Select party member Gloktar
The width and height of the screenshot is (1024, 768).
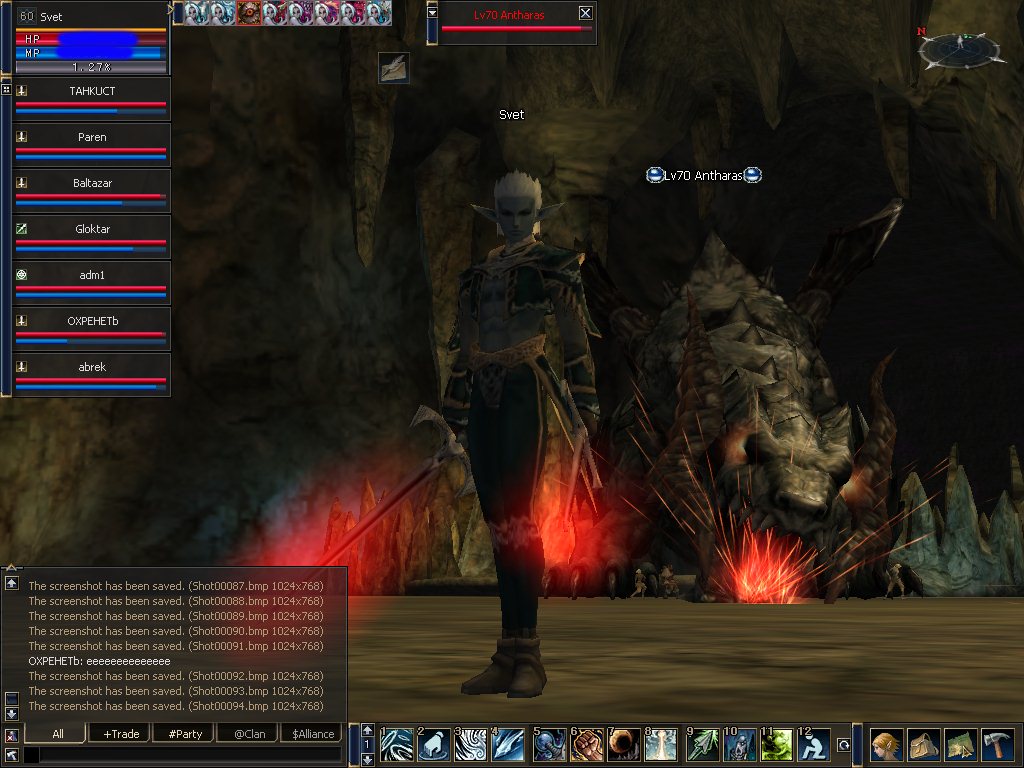tap(92, 230)
